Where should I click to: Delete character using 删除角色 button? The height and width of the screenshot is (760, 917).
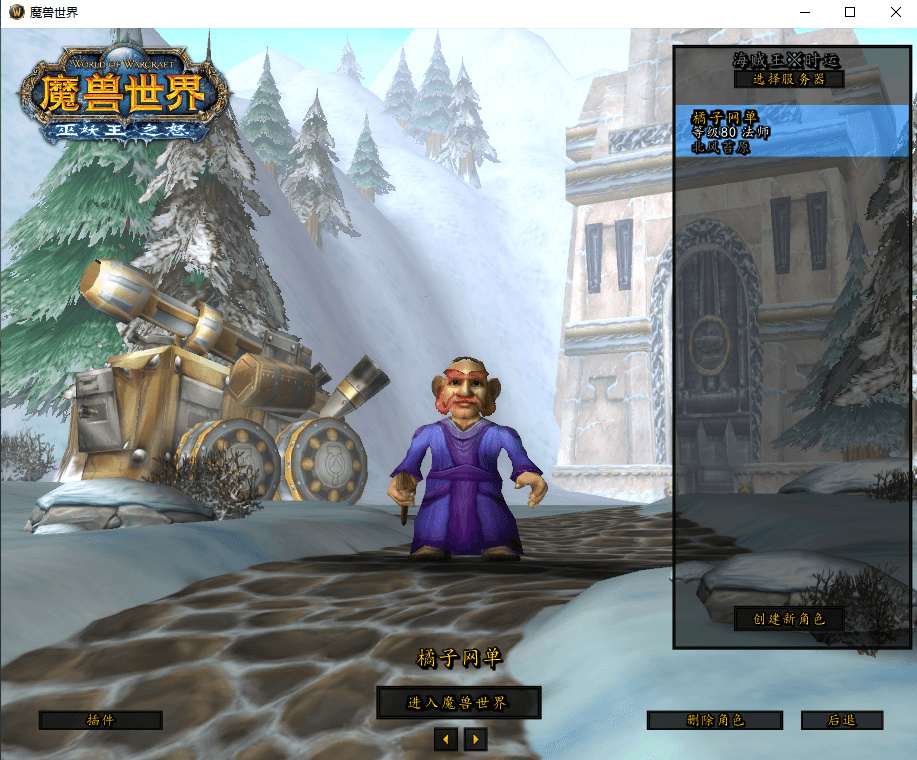point(714,720)
